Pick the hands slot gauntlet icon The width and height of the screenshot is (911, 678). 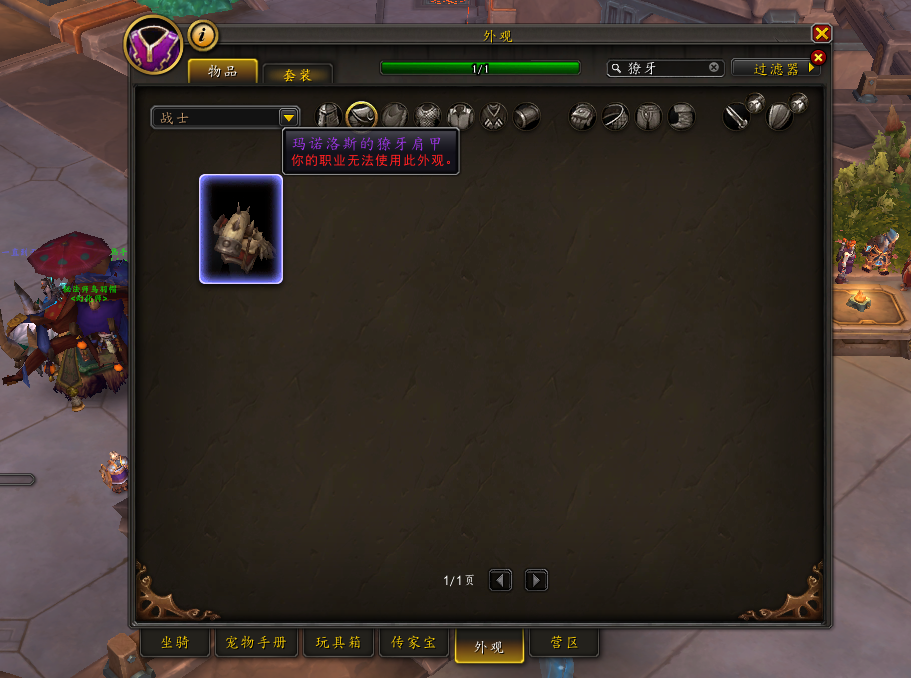click(583, 117)
